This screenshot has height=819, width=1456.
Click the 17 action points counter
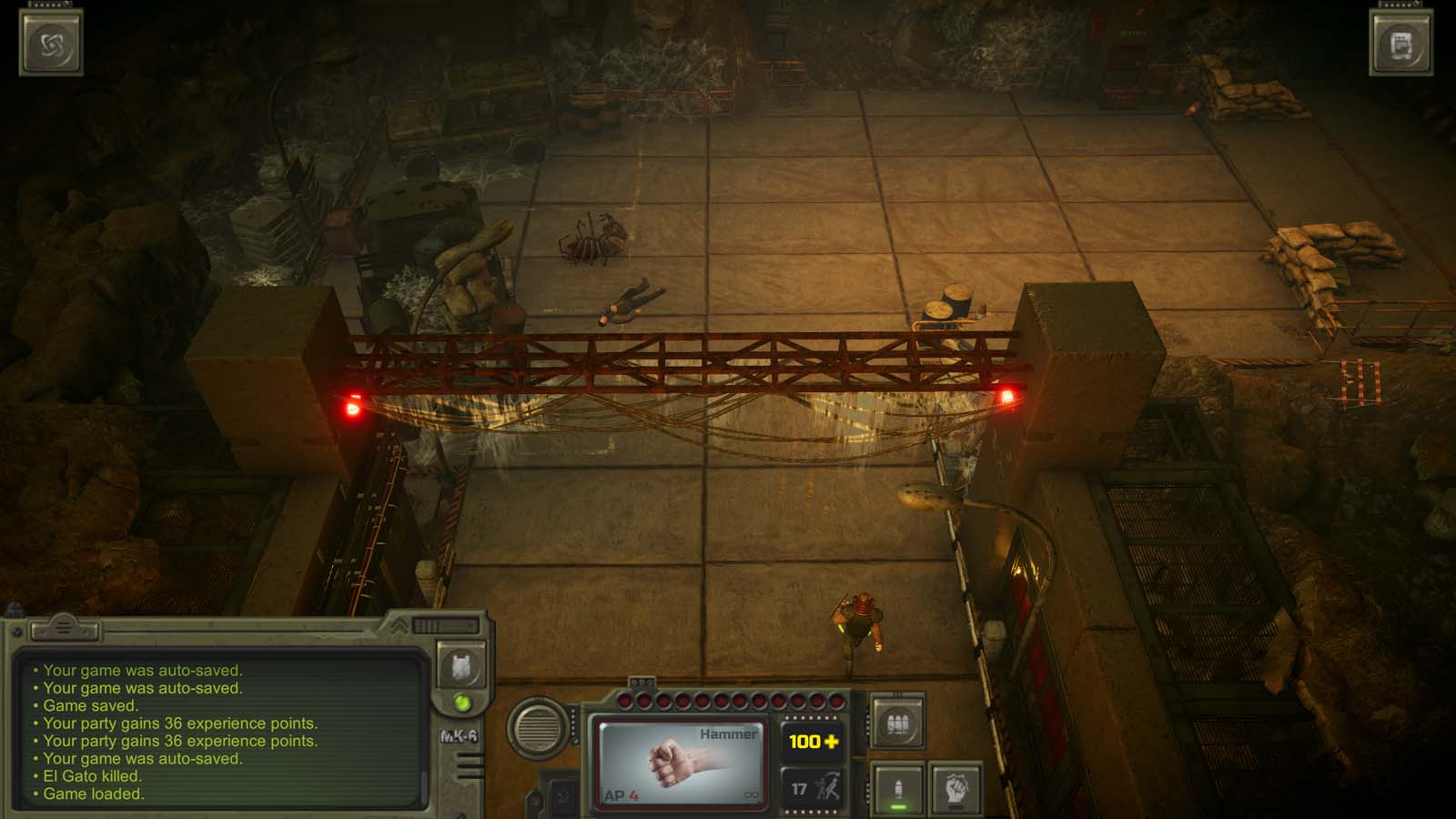(799, 790)
